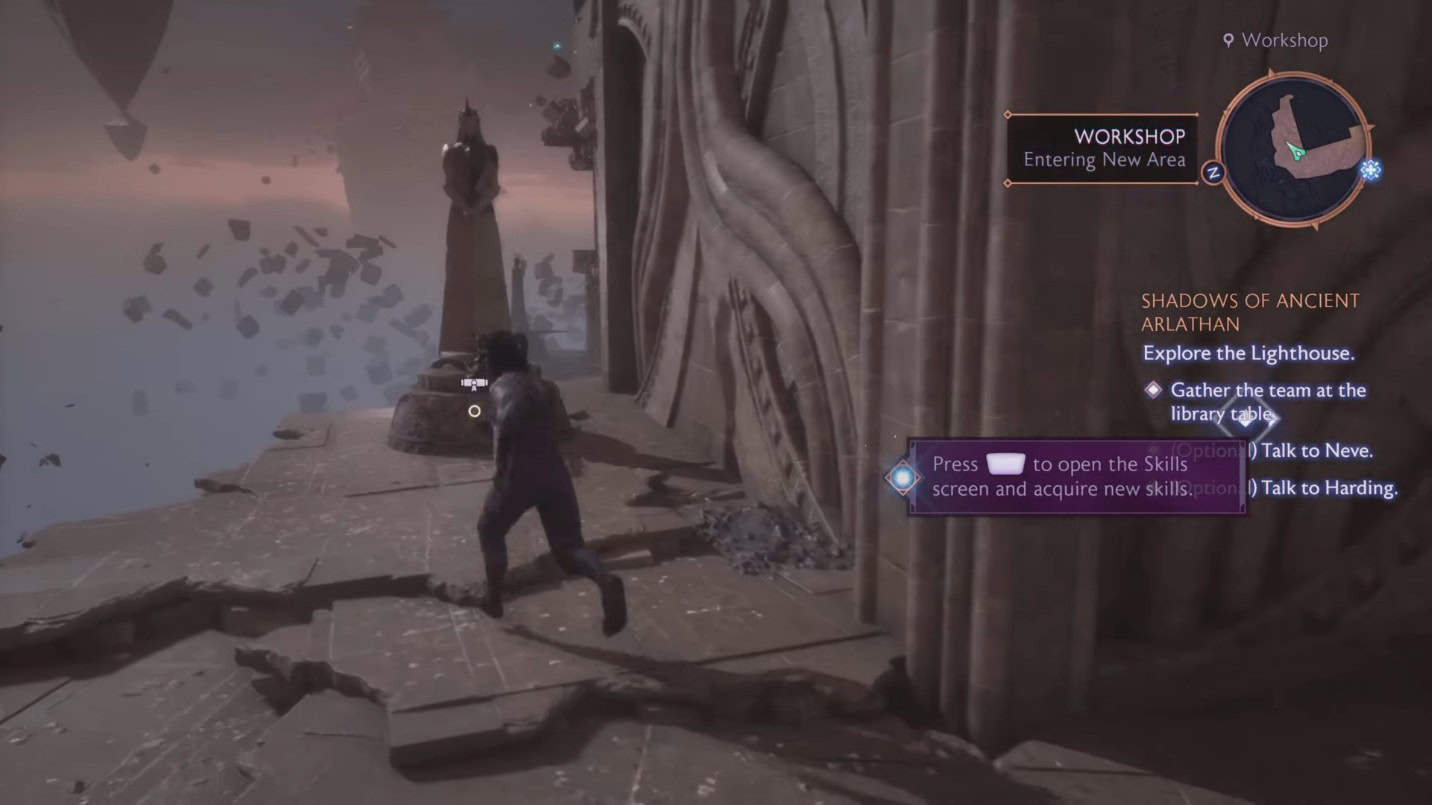Click the interaction prompt above the statue pedestal

(472, 381)
